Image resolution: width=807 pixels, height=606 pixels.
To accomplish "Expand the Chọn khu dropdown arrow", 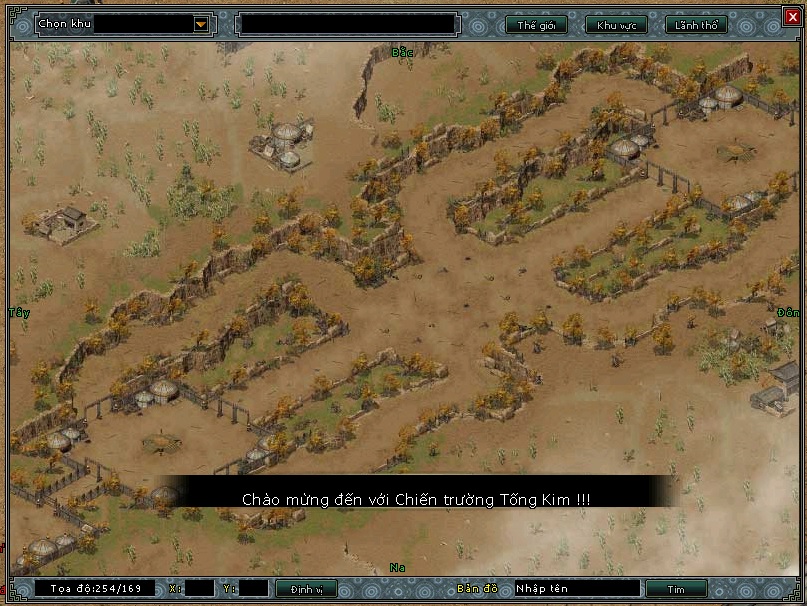I will 201,23.
